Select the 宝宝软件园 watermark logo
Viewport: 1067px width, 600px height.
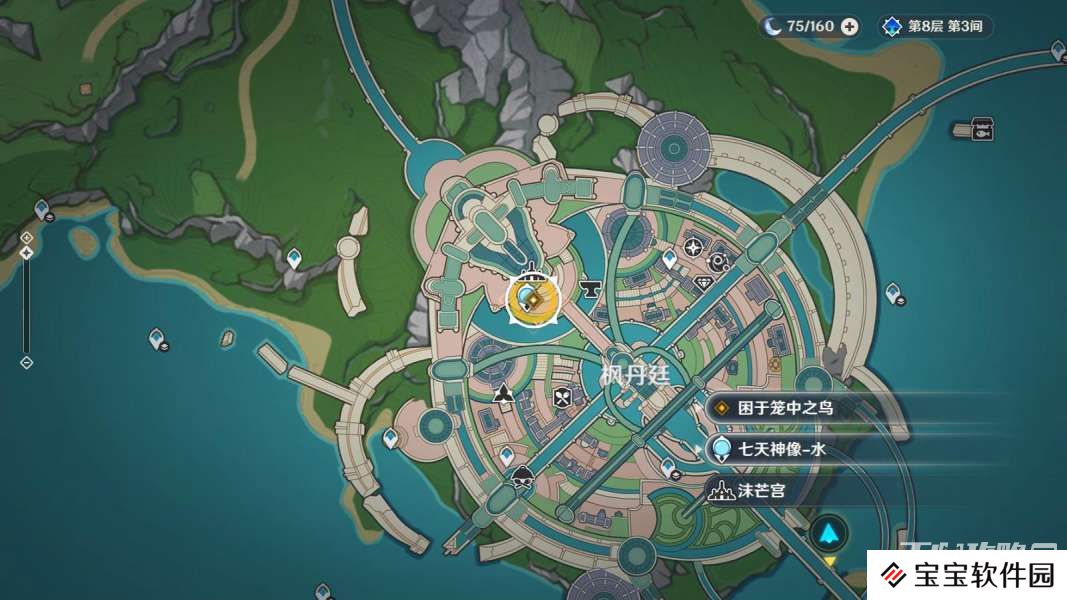point(965,575)
